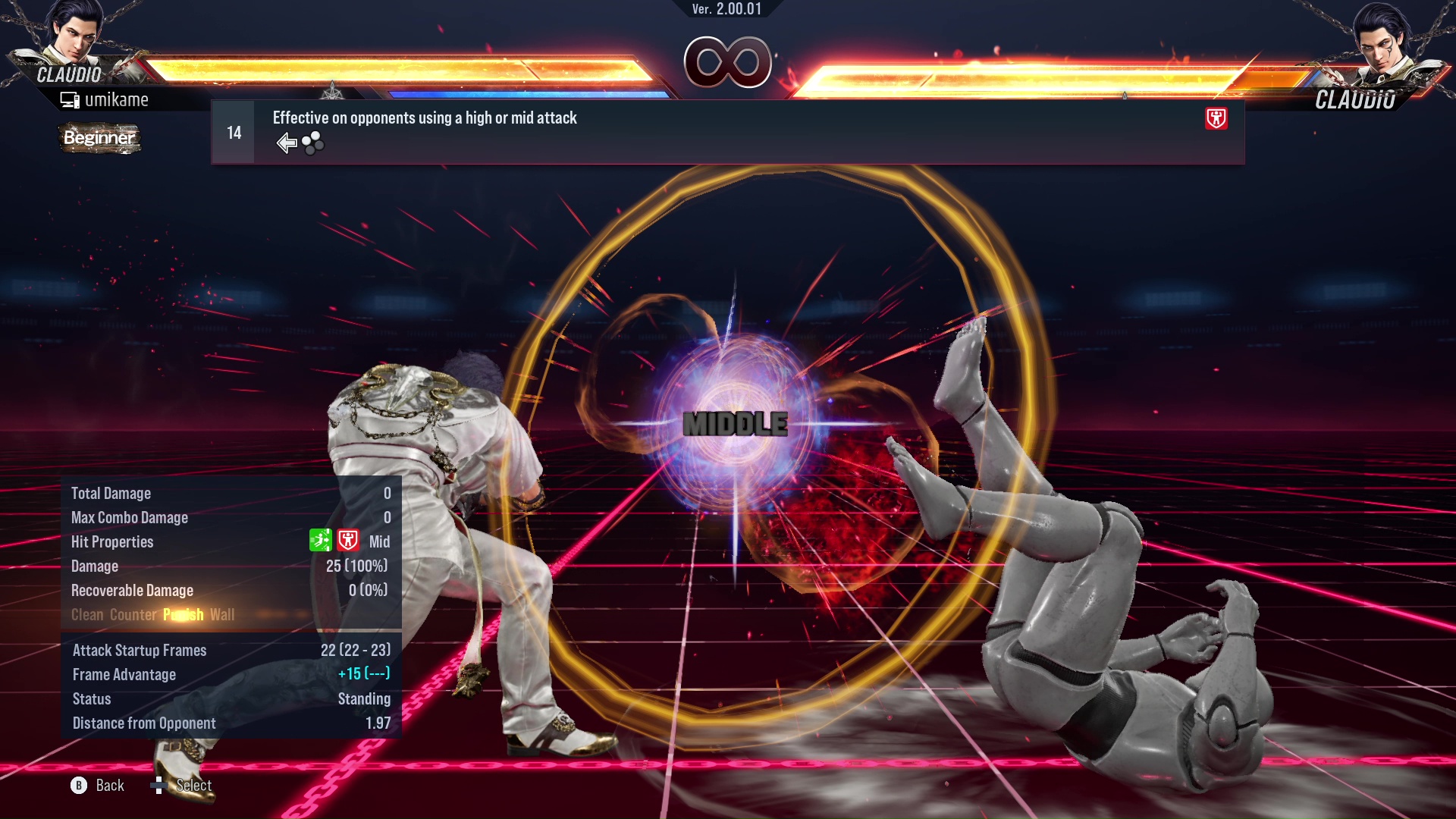Click the infinity round timer symbol

728,62
